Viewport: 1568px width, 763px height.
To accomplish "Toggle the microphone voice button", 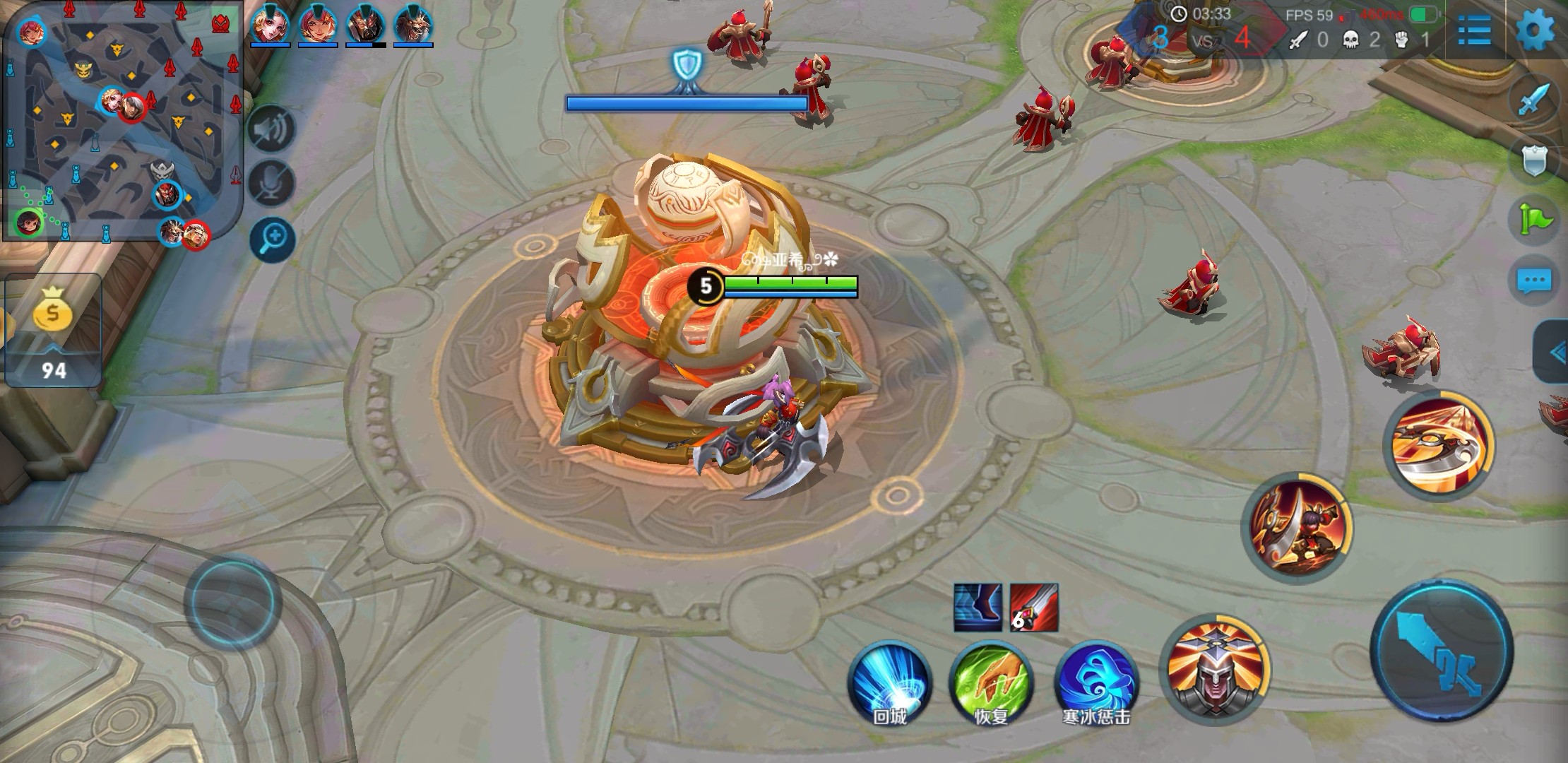I will (x=272, y=184).
